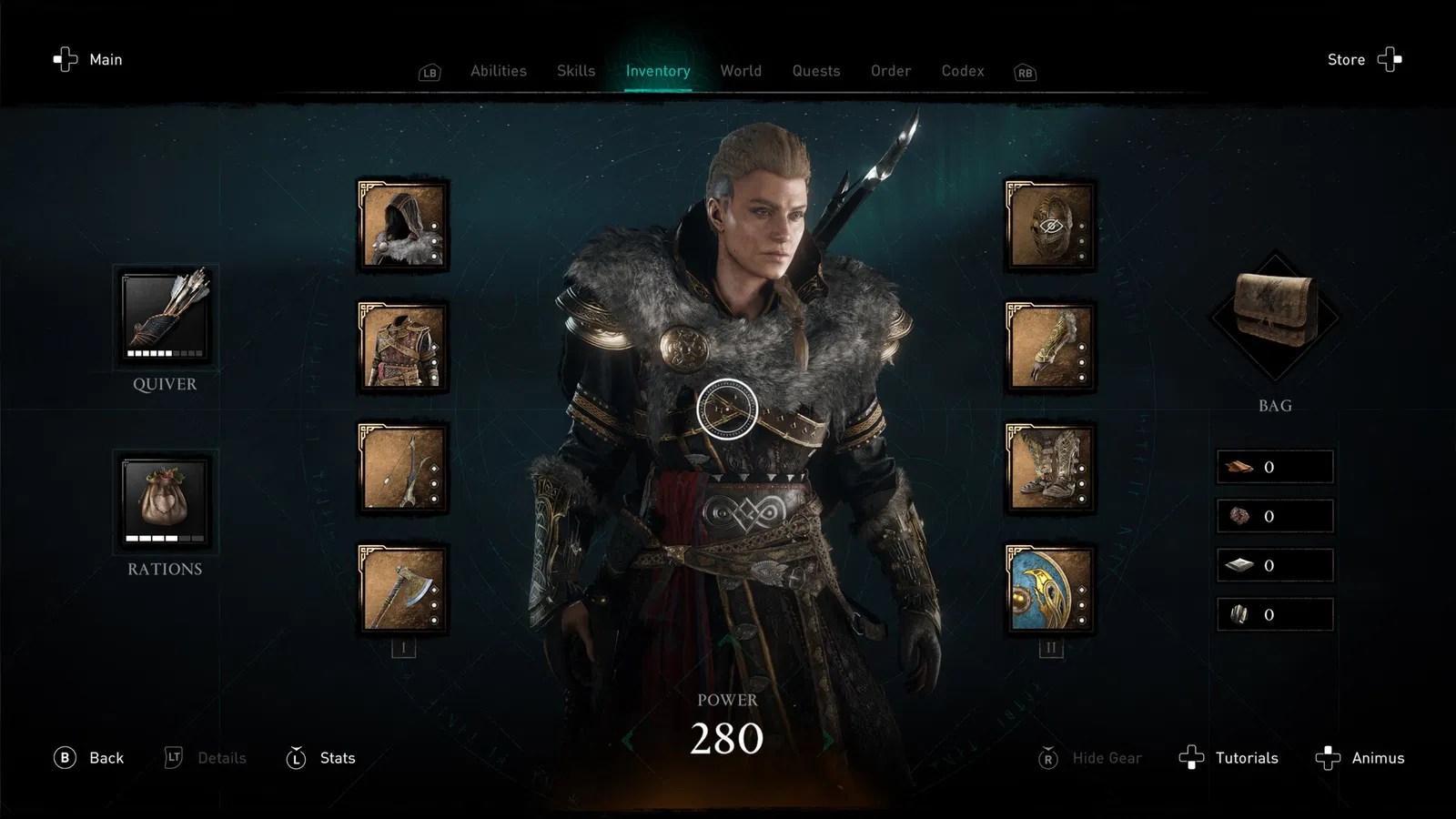Switch to the Quests tab
Image resolution: width=1456 pixels, height=819 pixels.
click(x=815, y=71)
